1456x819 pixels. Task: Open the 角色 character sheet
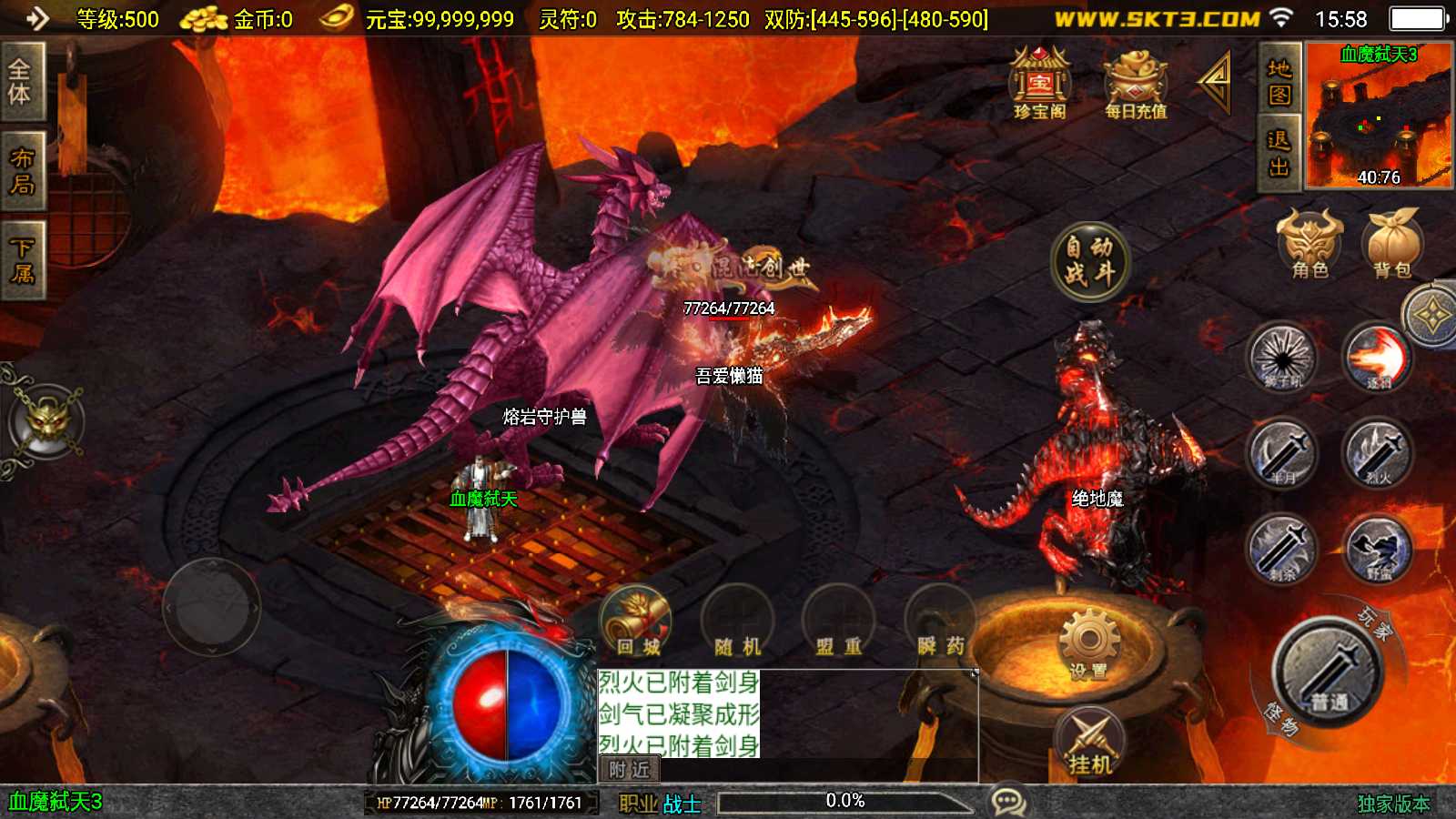pos(1309,244)
